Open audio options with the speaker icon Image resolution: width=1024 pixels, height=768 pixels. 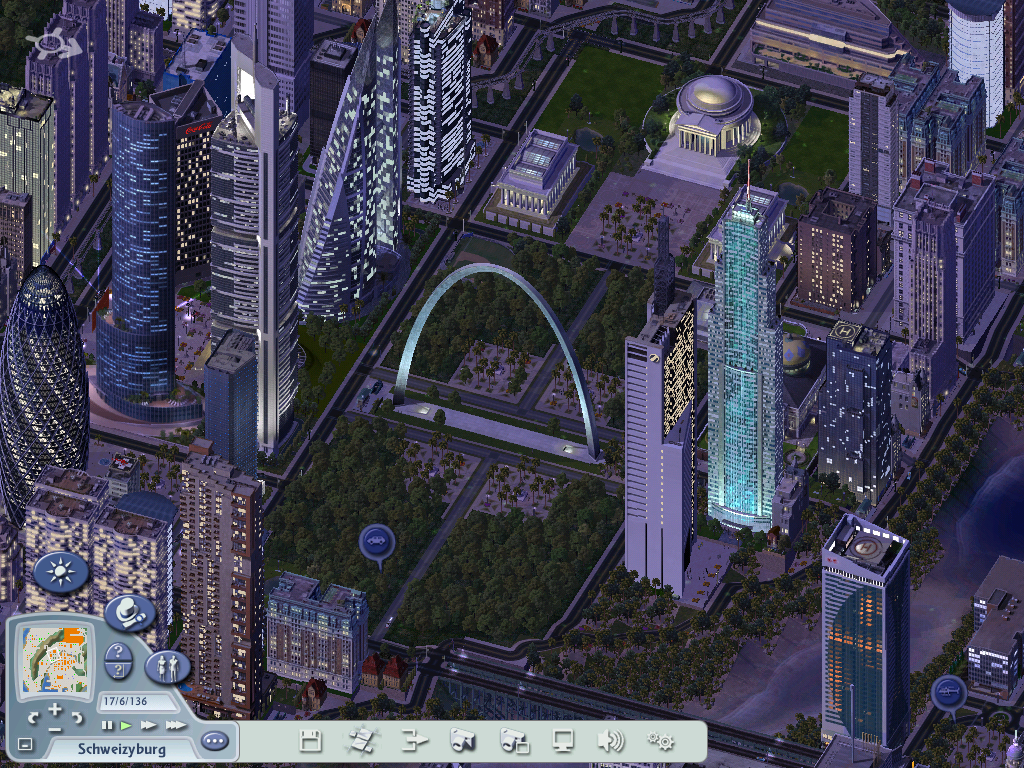coord(610,741)
